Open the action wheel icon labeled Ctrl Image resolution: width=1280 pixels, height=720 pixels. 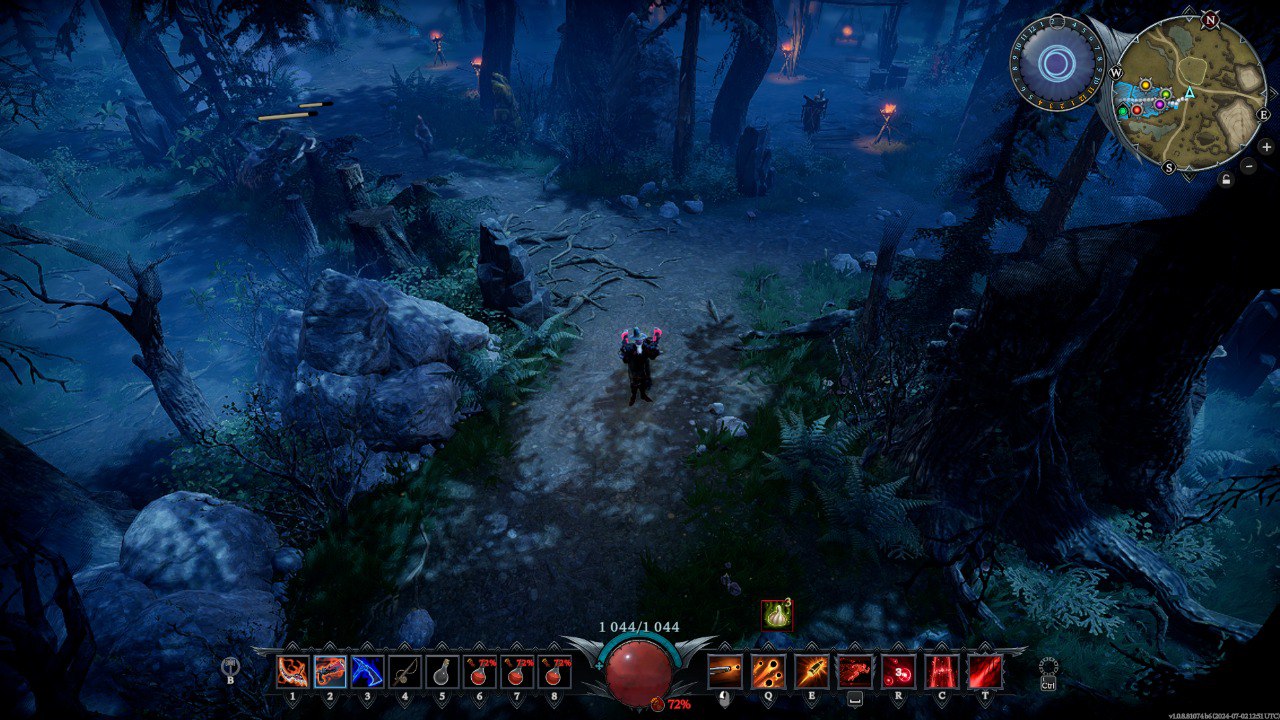coord(1048,669)
